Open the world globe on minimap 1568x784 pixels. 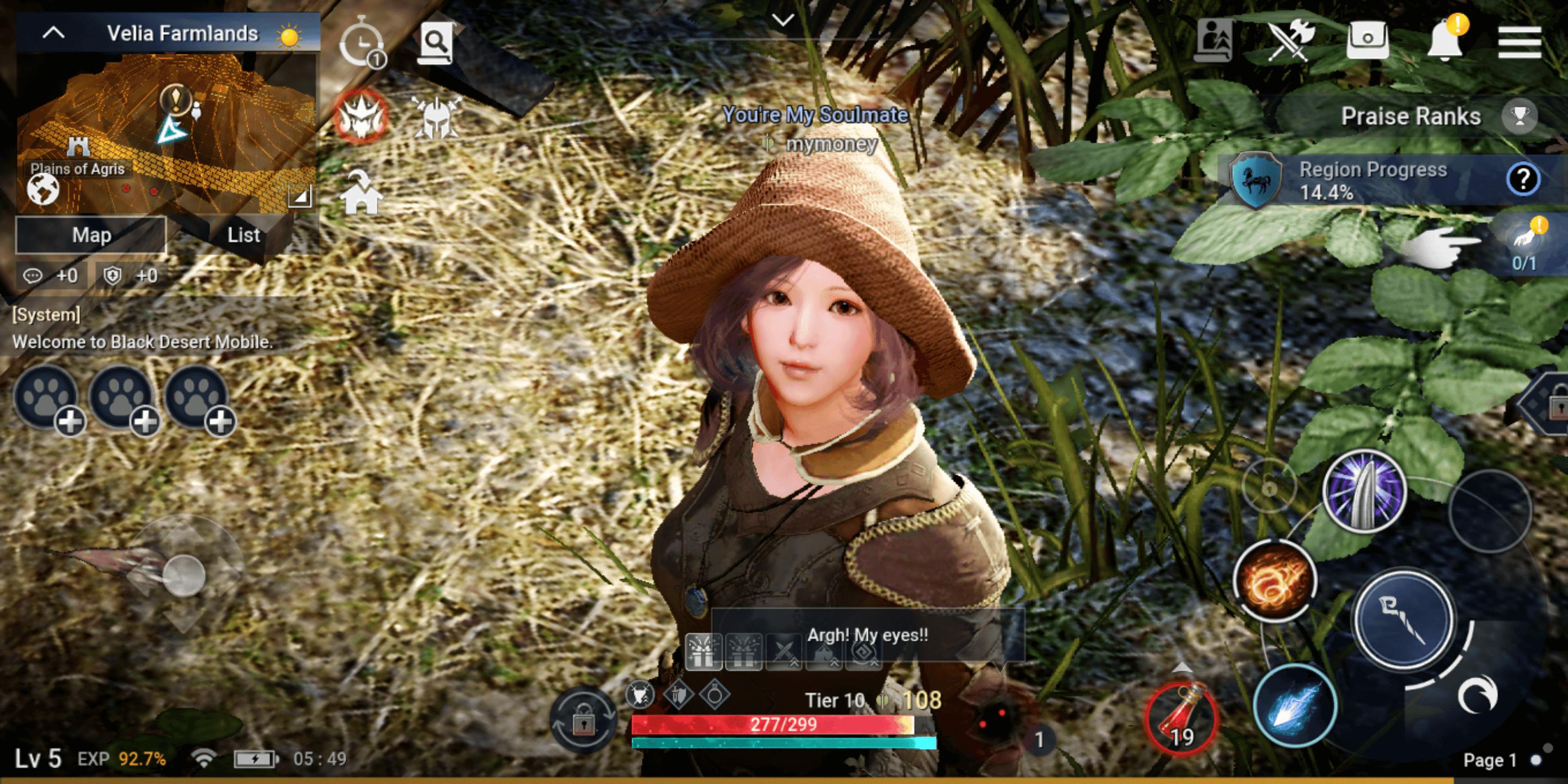(x=43, y=189)
